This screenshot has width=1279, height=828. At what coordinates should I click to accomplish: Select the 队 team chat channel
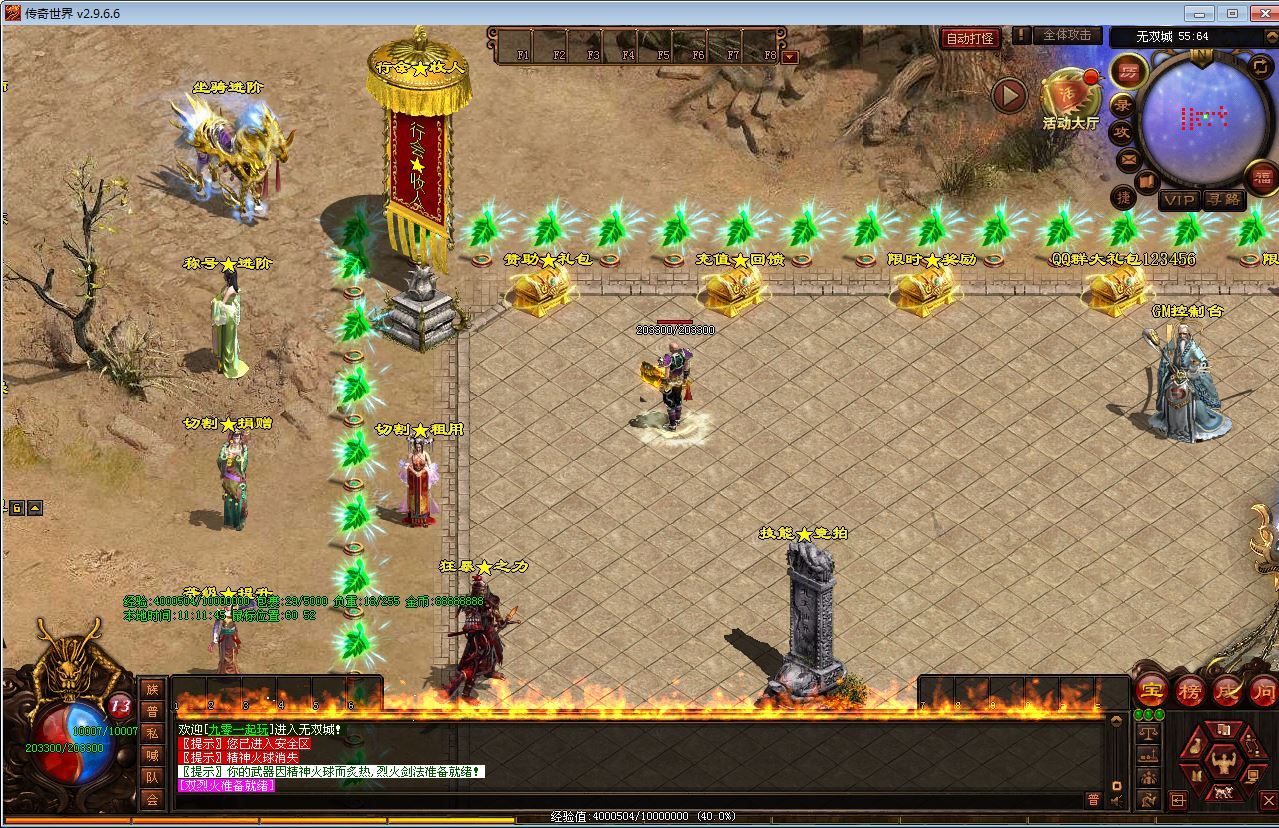point(152,777)
